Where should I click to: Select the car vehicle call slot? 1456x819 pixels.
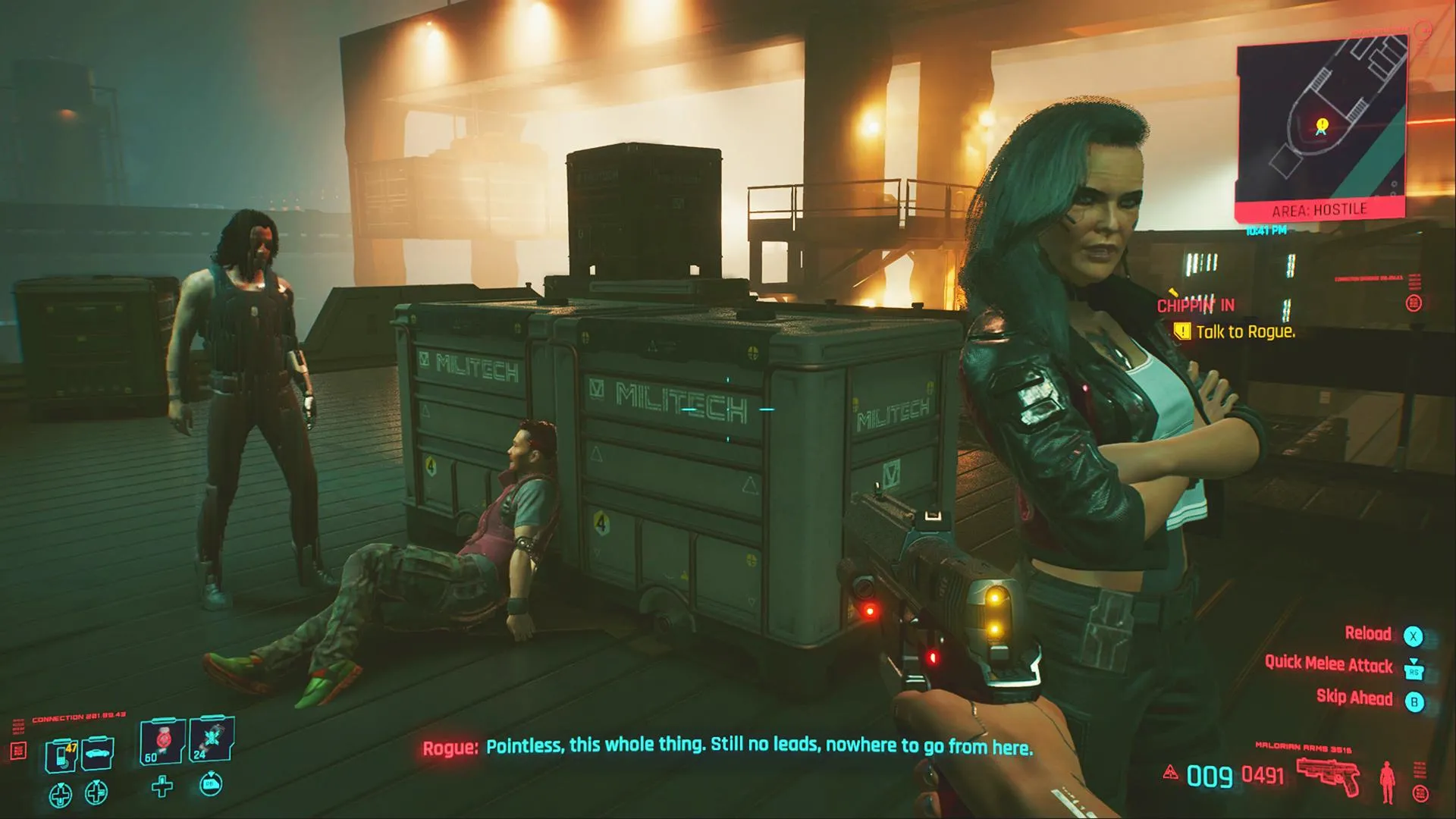pos(97,753)
